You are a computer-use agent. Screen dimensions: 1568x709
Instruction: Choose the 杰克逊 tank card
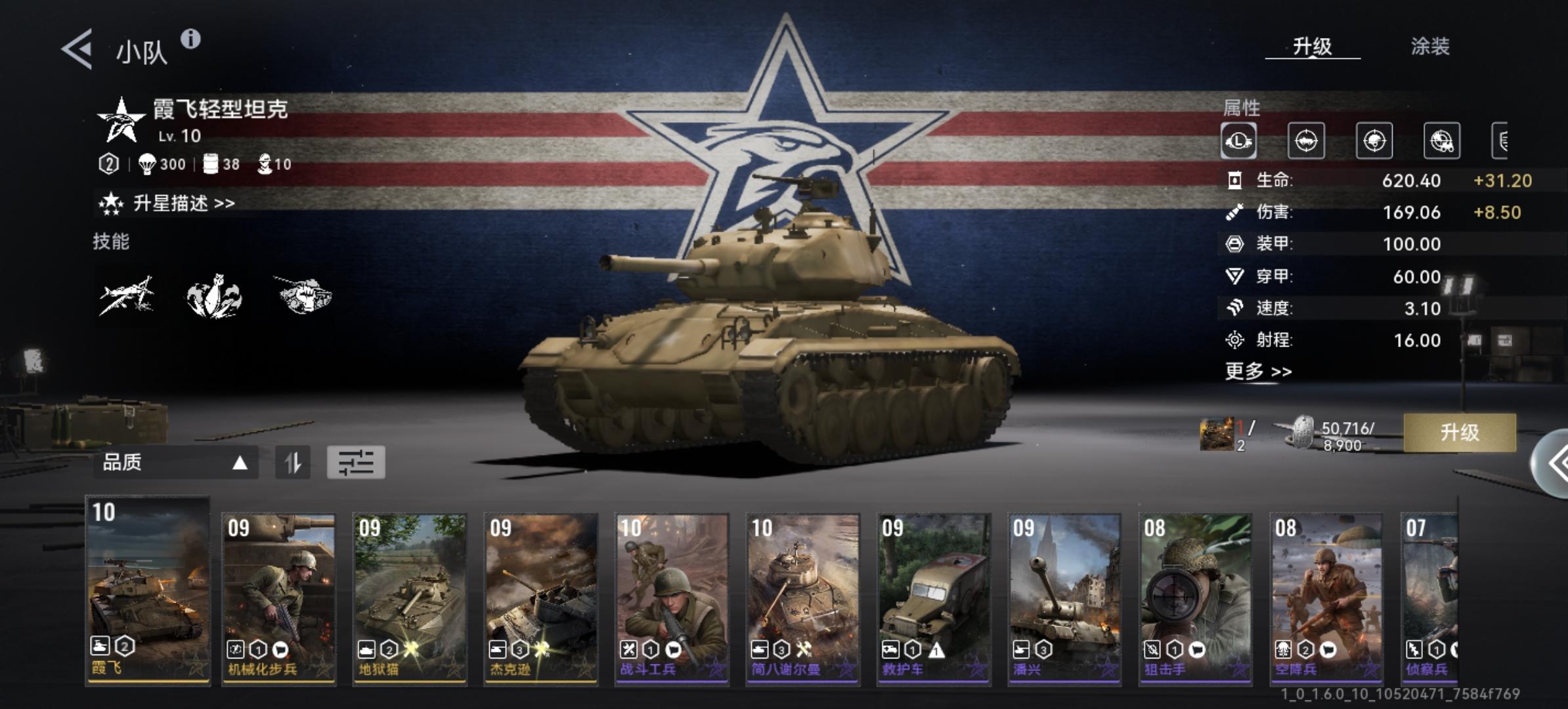click(540, 599)
